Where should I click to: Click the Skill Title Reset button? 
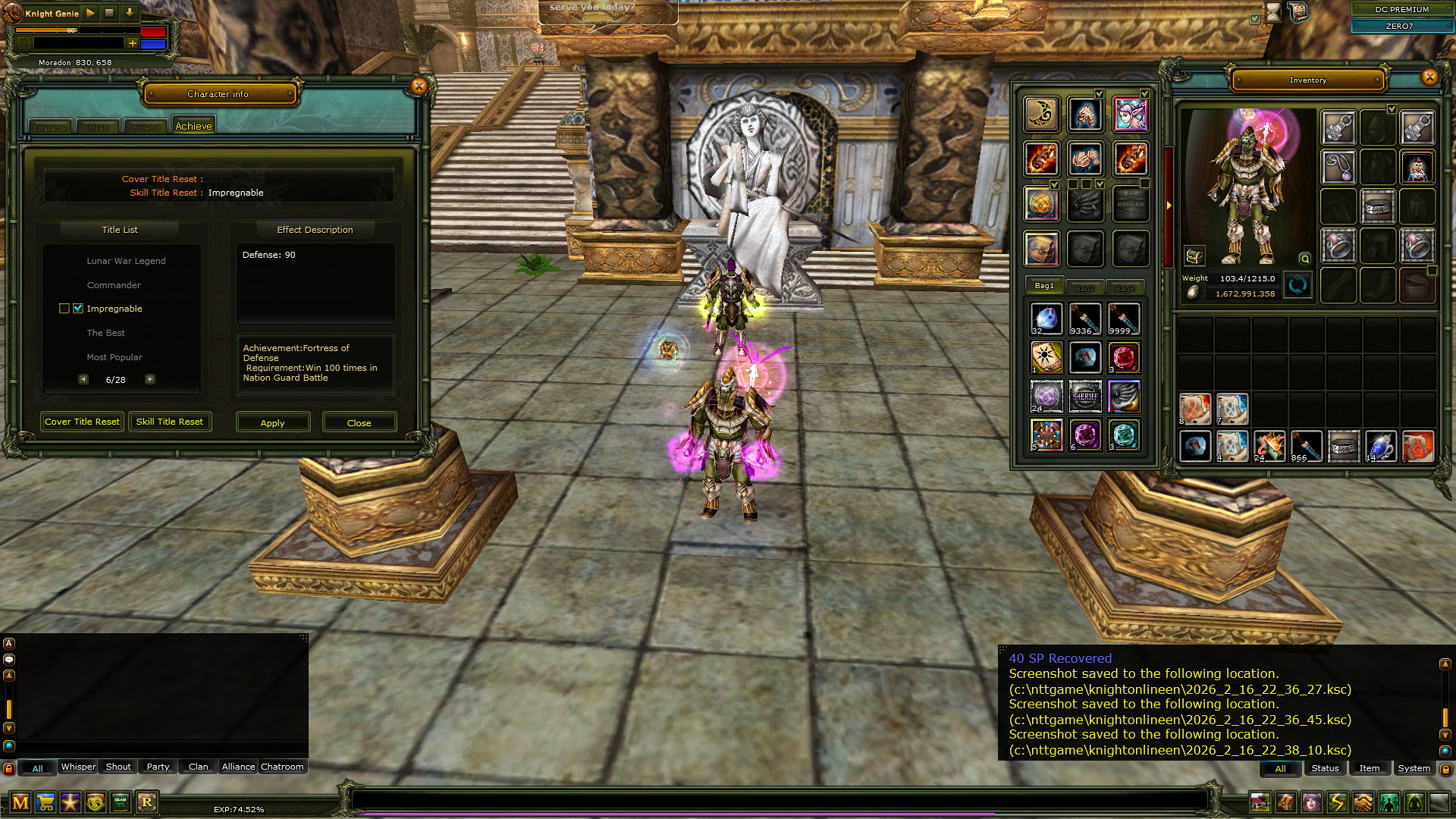170,422
